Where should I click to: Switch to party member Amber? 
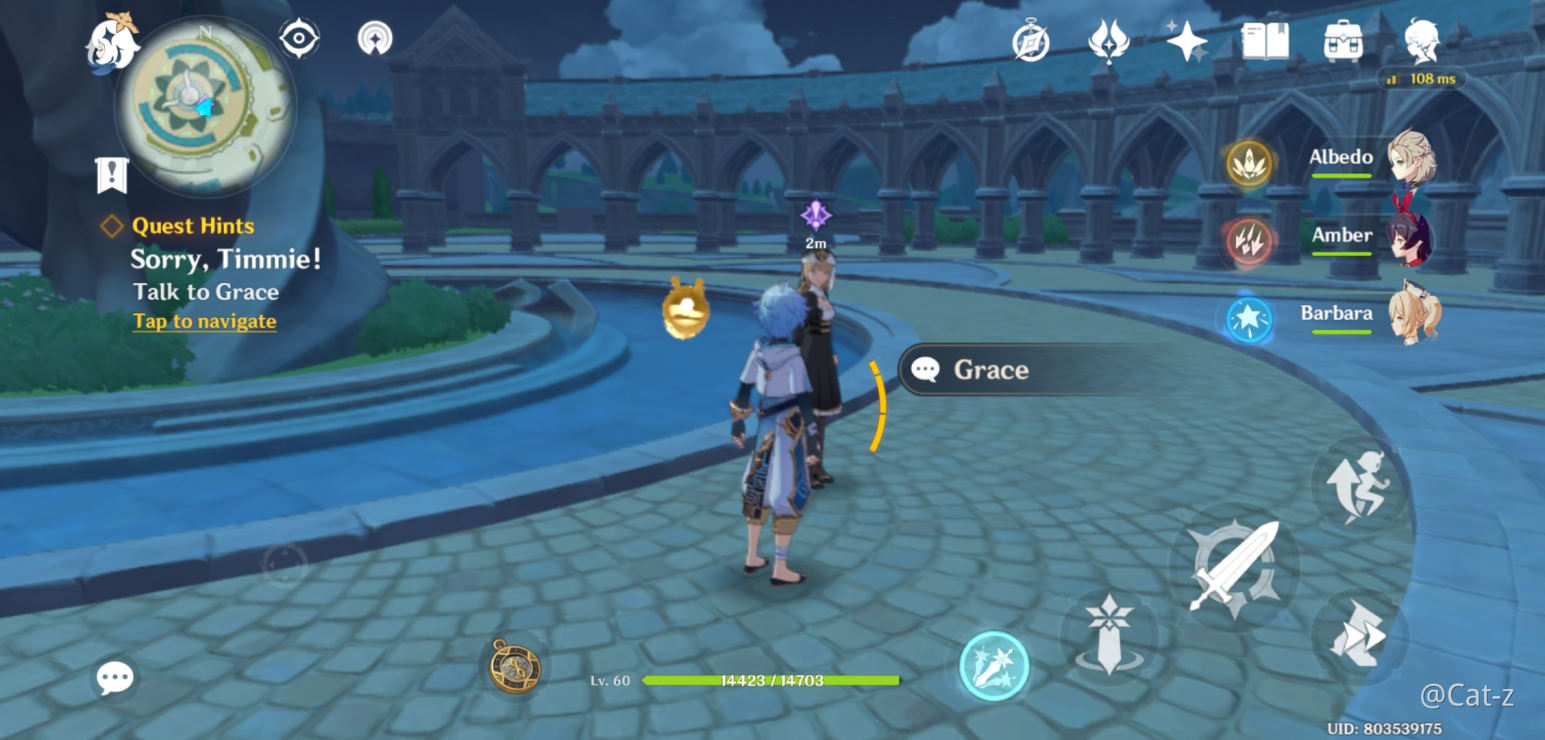[x=1372, y=237]
